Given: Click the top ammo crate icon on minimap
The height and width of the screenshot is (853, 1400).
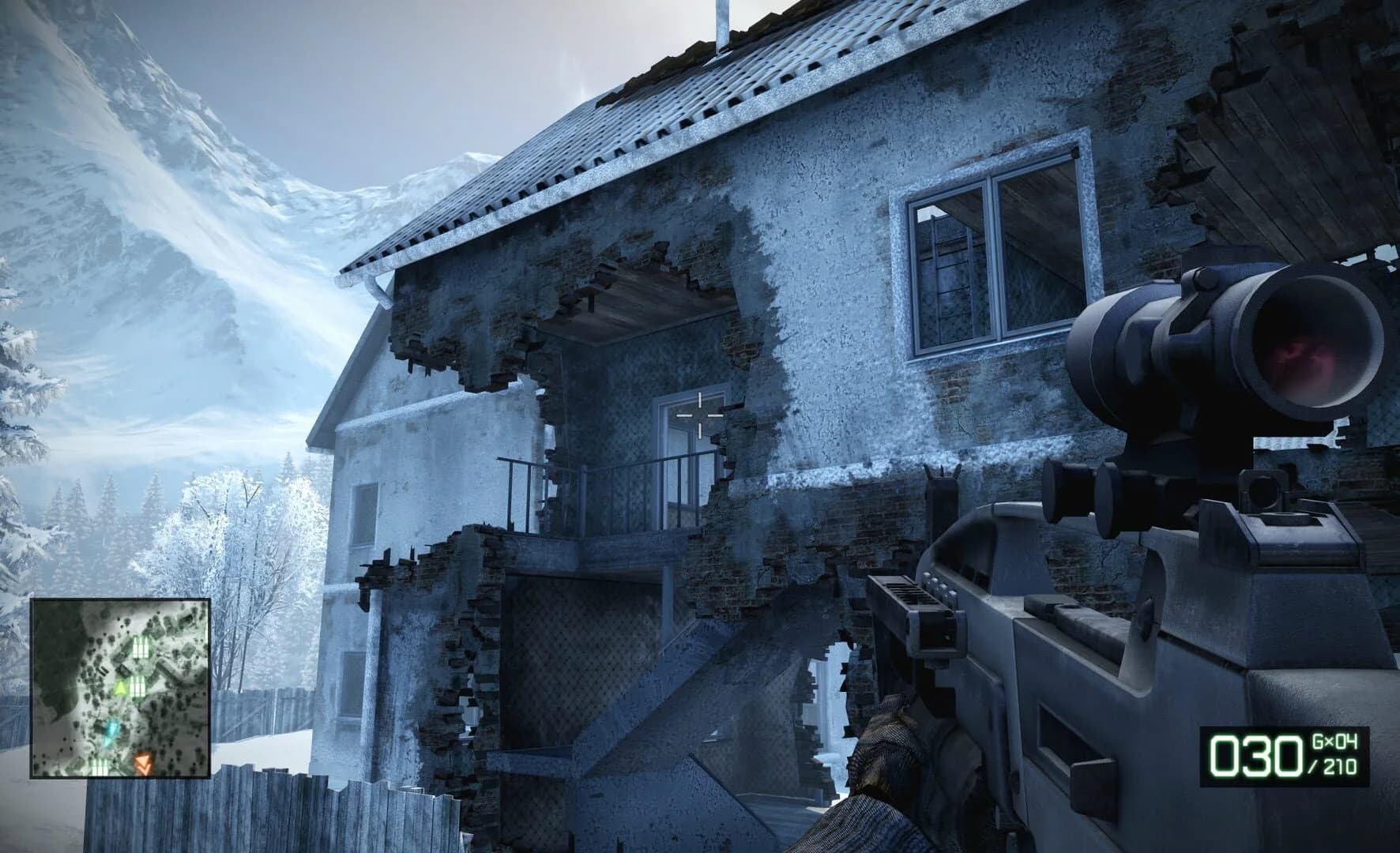Looking at the screenshot, I should (x=140, y=648).
